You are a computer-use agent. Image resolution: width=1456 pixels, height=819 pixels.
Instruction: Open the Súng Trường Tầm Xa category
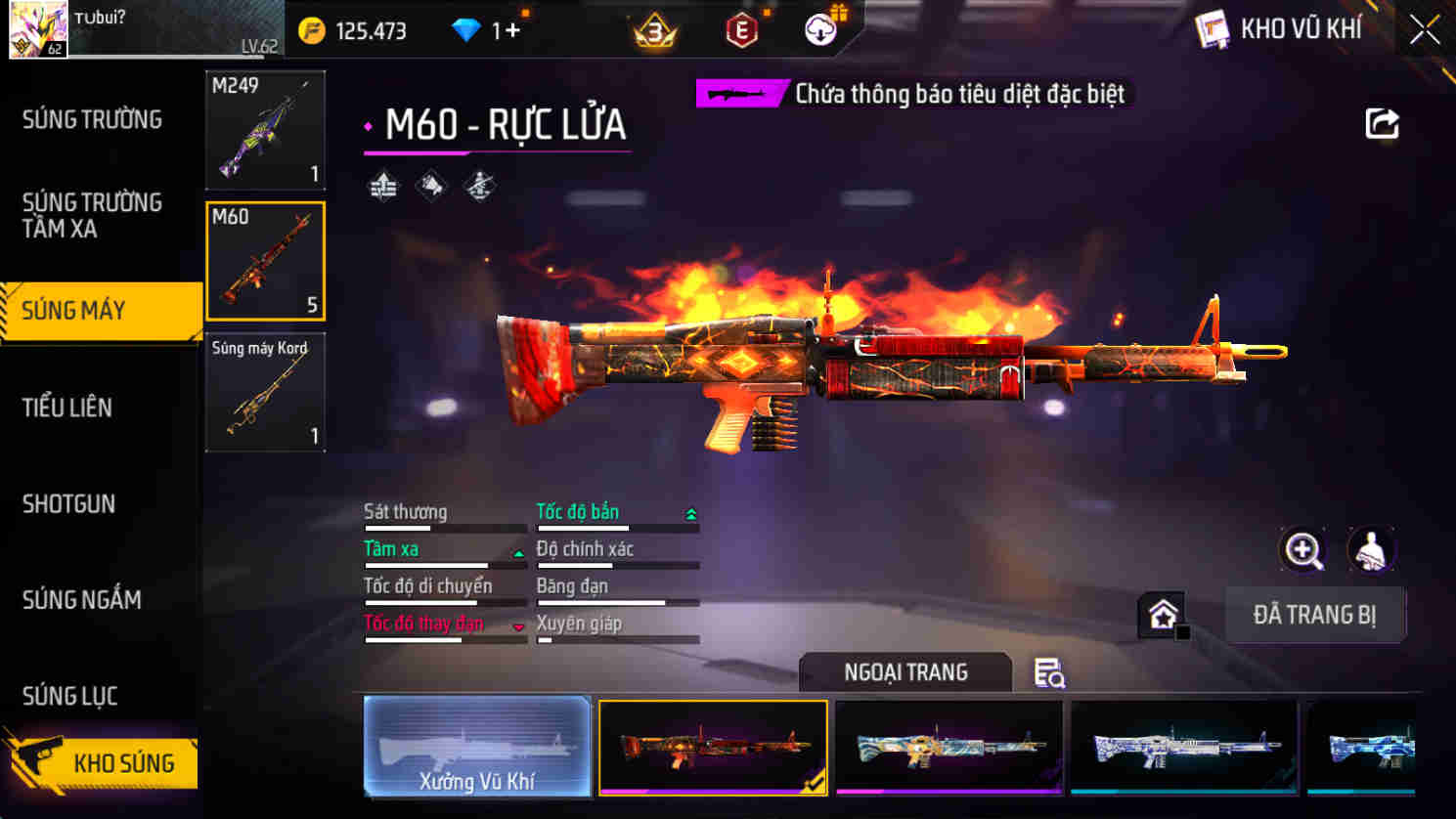[93, 216]
